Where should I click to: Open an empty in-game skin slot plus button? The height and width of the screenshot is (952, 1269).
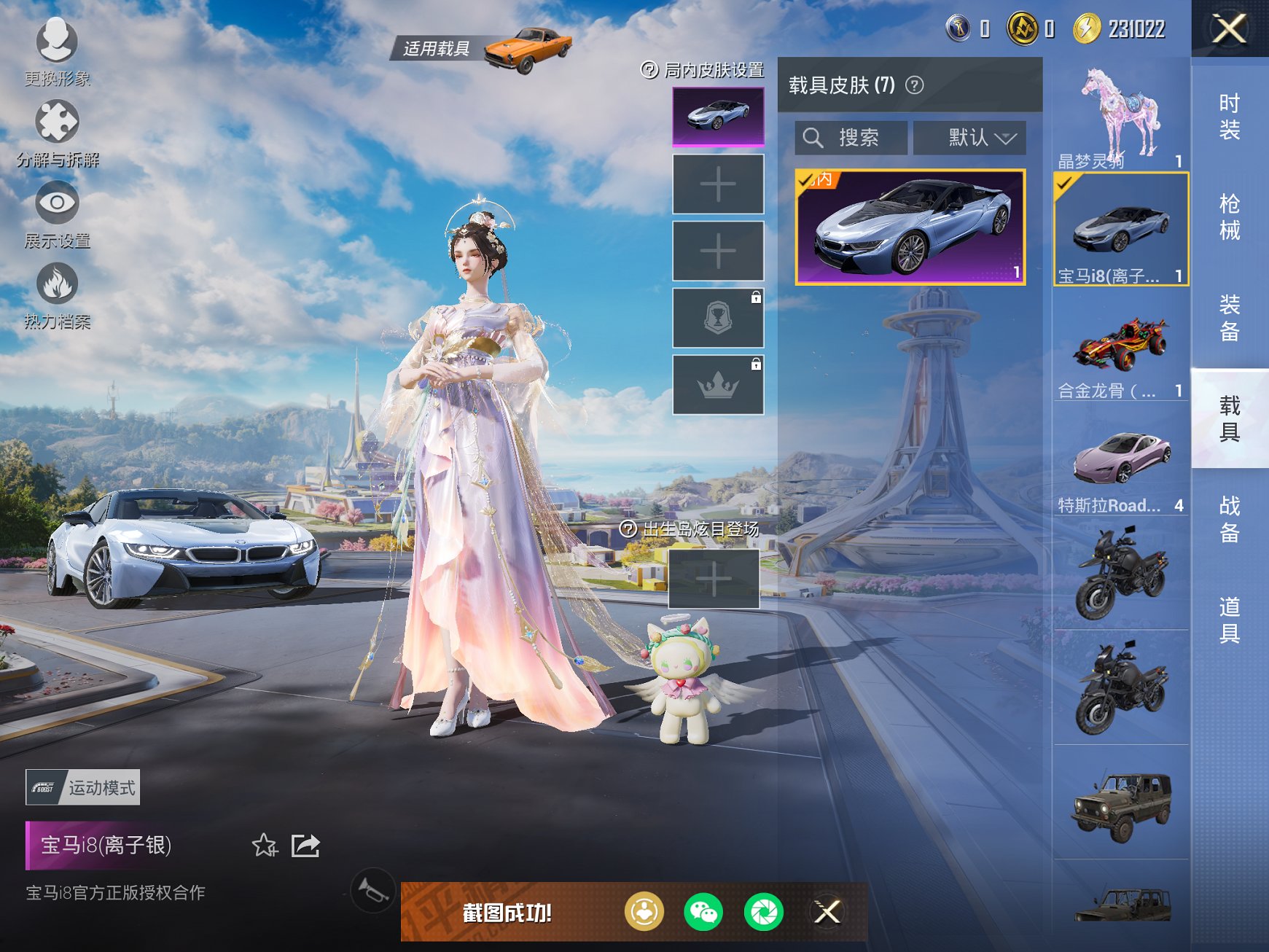click(x=717, y=185)
